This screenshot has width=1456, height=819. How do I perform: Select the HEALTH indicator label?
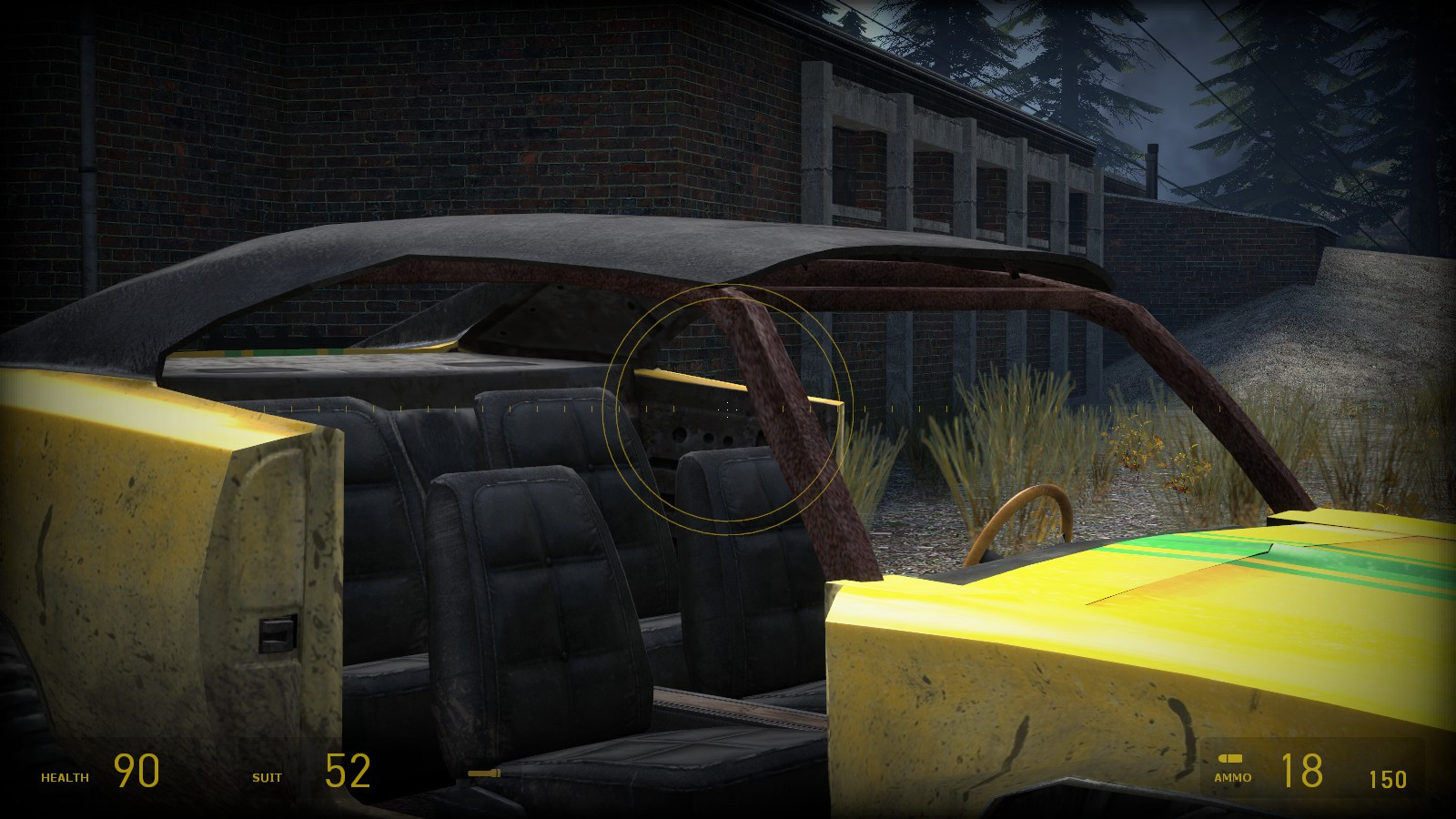(64, 776)
